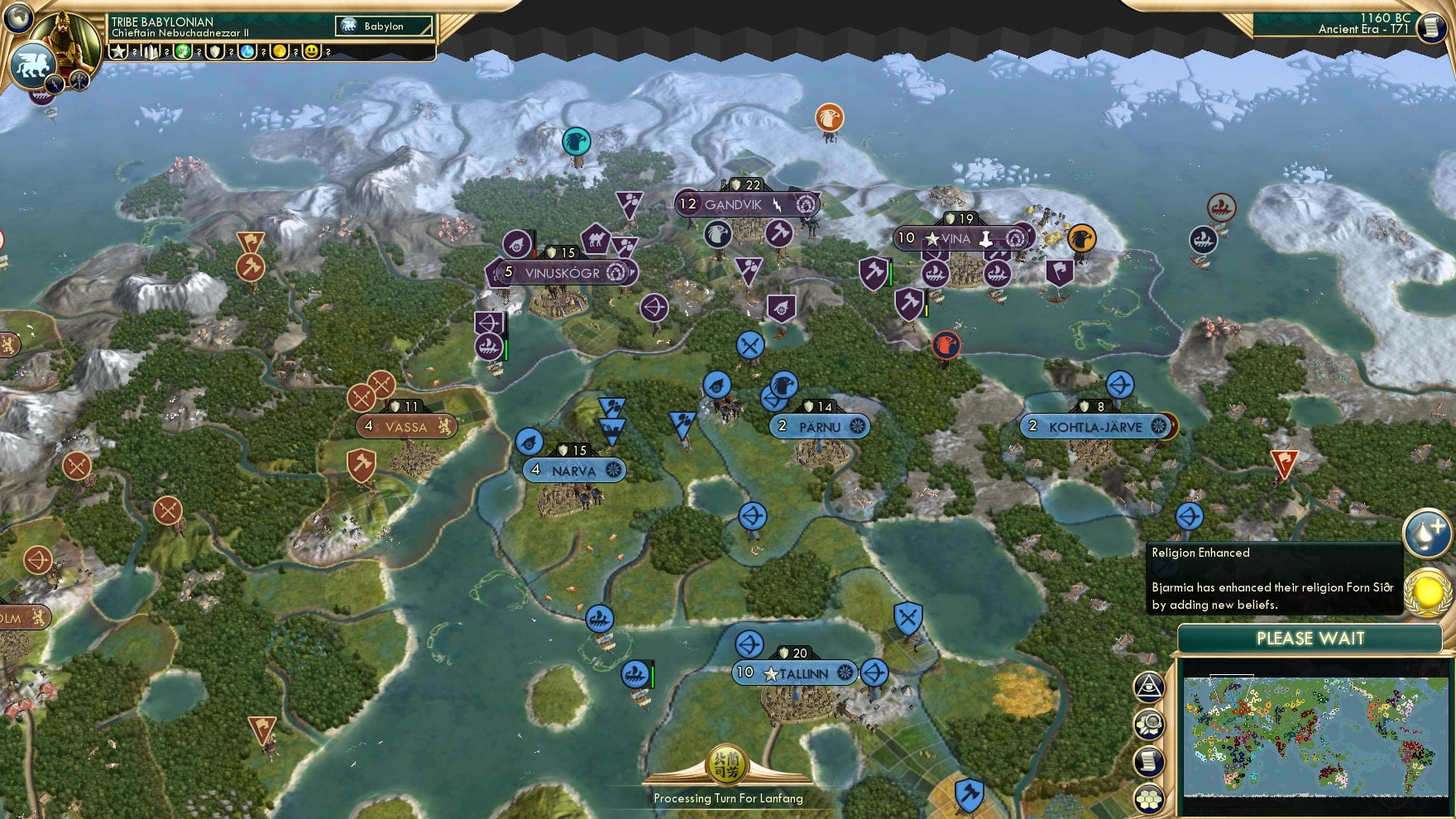Toggle the magnifying-glass strategic map view
Viewport: 1456px width, 819px height.
1148,724
